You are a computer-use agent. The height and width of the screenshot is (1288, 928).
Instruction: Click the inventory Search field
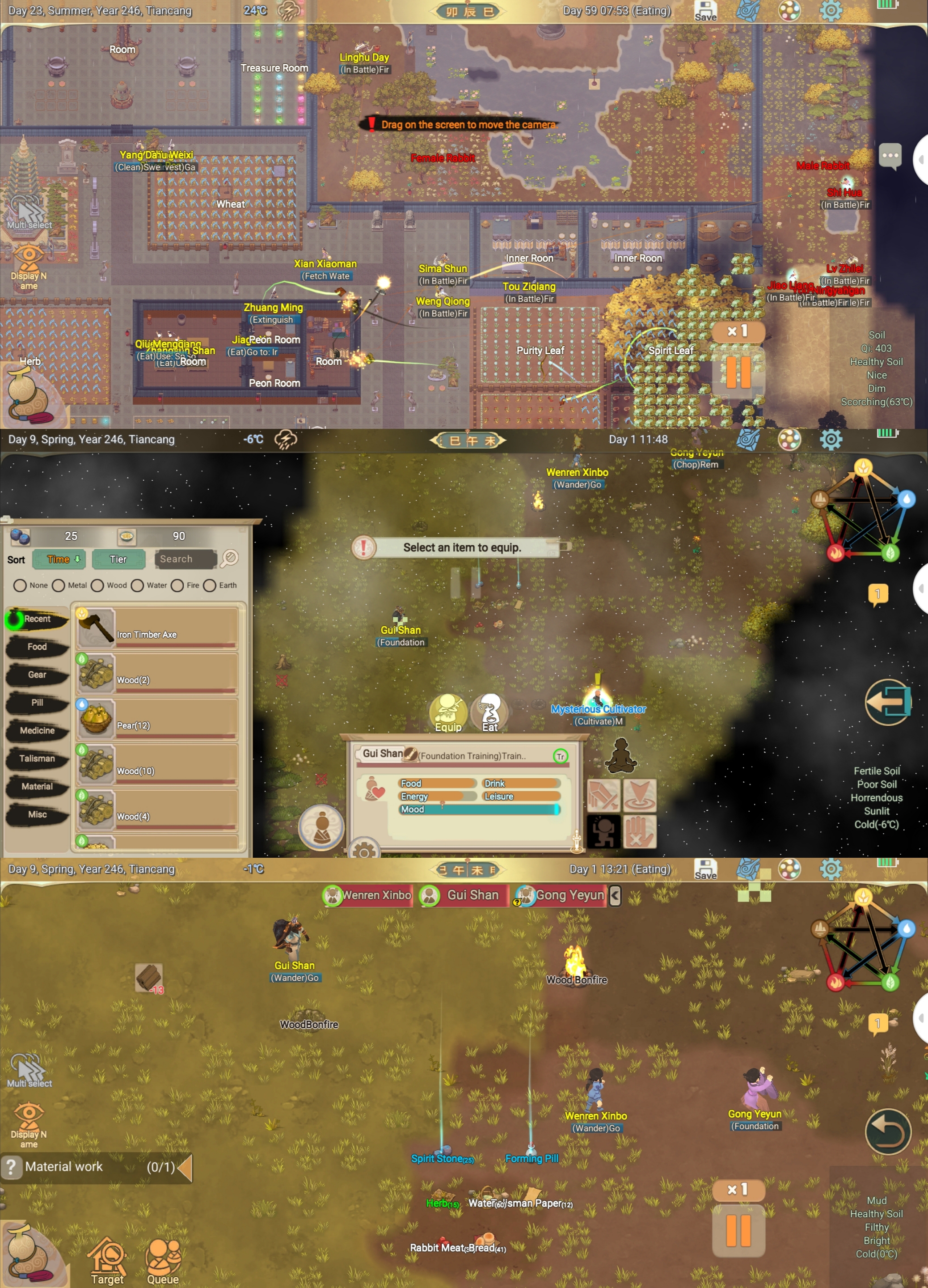185,559
